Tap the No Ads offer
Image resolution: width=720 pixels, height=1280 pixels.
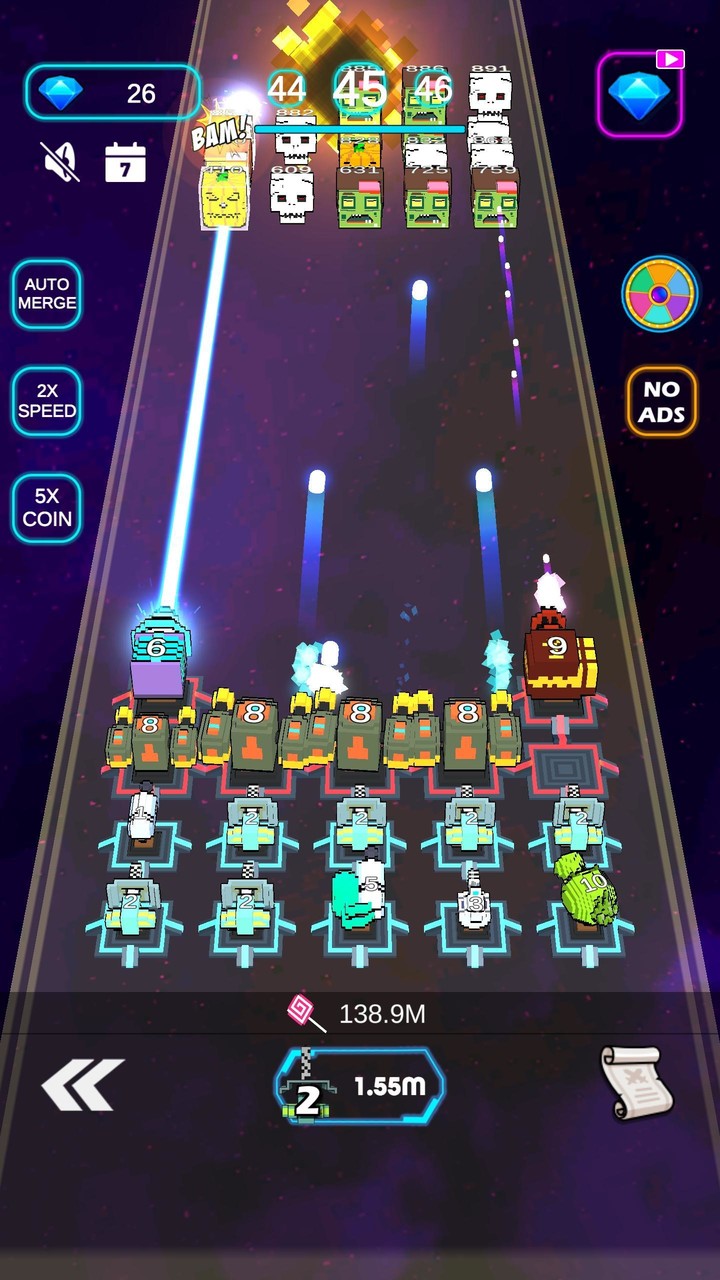point(661,402)
